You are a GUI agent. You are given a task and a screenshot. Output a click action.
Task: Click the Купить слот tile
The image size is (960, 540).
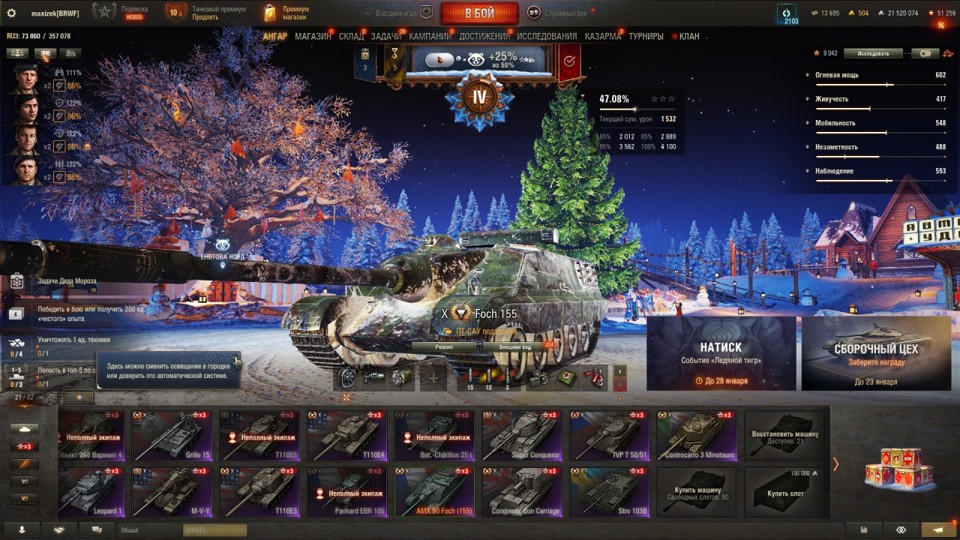785,492
